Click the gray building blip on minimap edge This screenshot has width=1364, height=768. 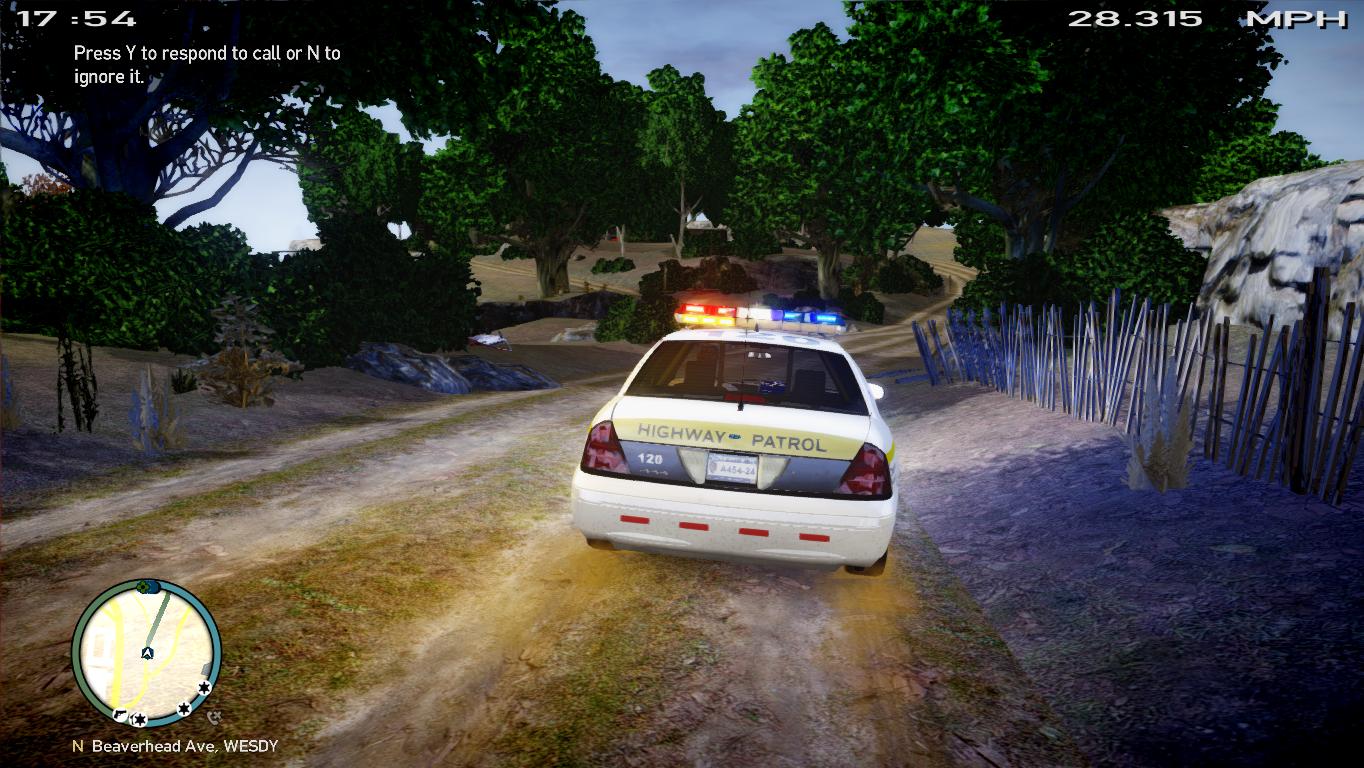tap(205, 668)
